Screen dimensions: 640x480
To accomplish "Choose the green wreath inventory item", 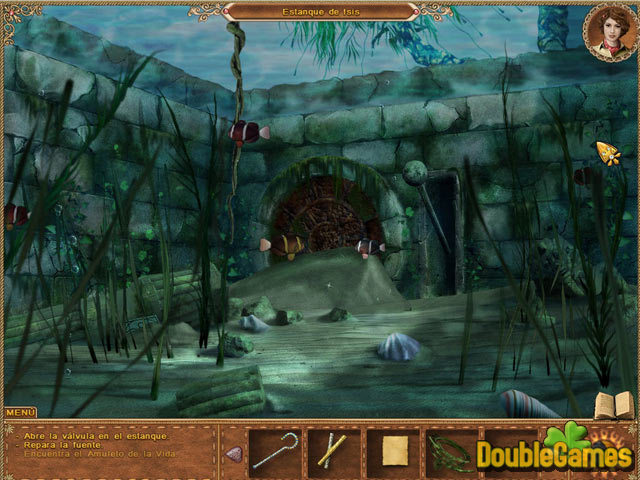I will pyautogui.click(x=450, y=451).
